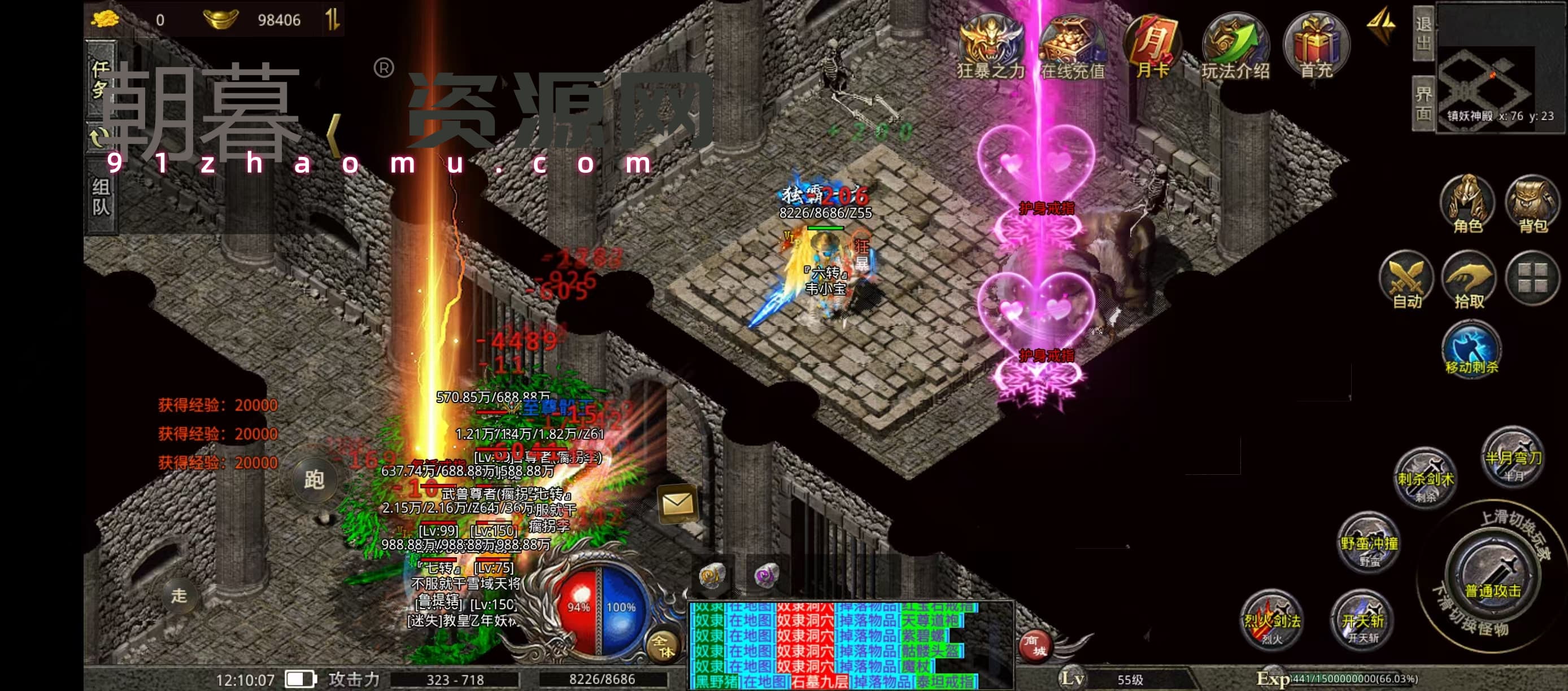The height and width of the screenshot is (691, 1568).
Task: Open the 任务 quest tab
Action: pos(101,79)
